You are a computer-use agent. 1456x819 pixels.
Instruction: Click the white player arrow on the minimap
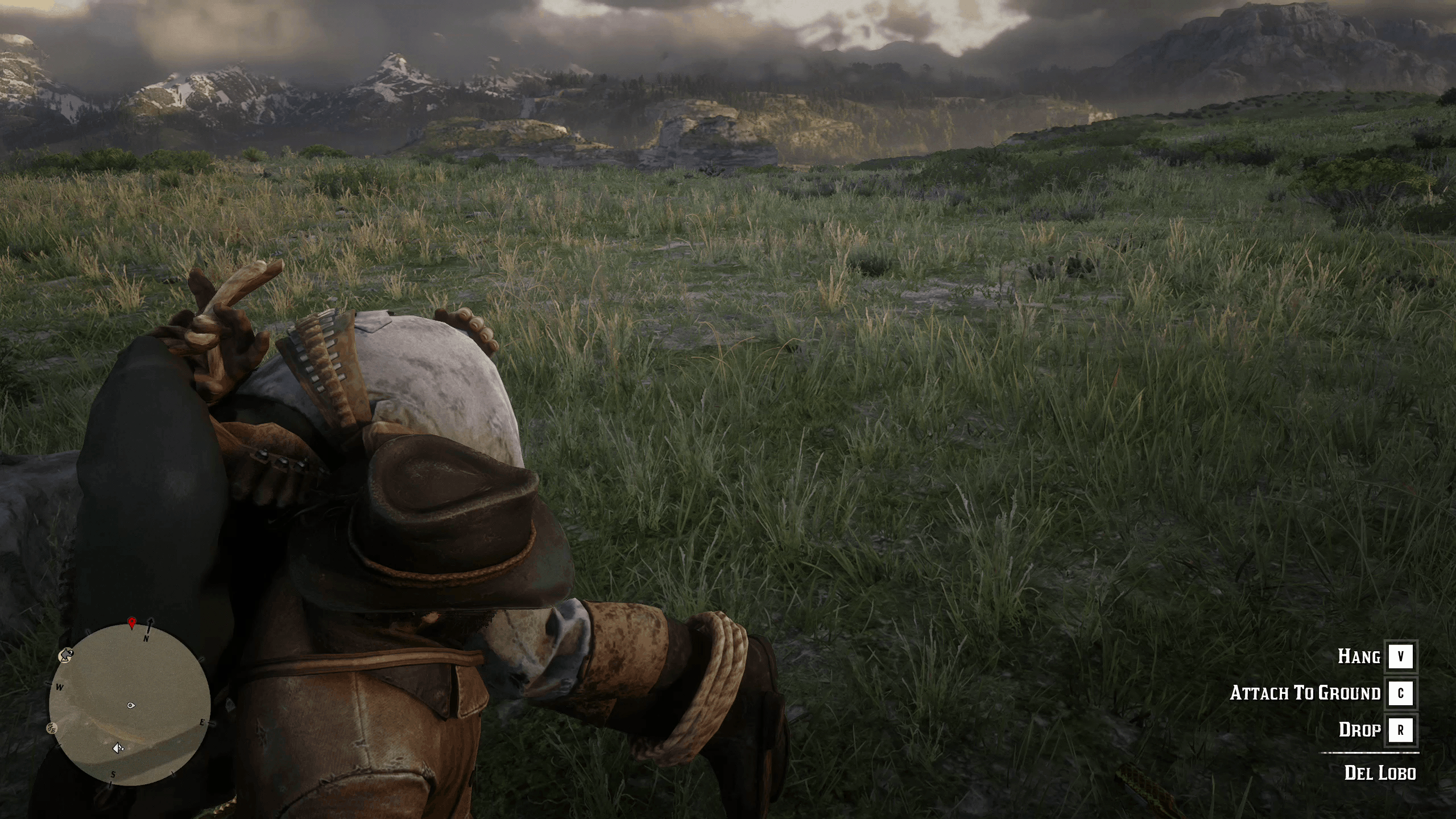pyautogui.click(x=118, y=748)
